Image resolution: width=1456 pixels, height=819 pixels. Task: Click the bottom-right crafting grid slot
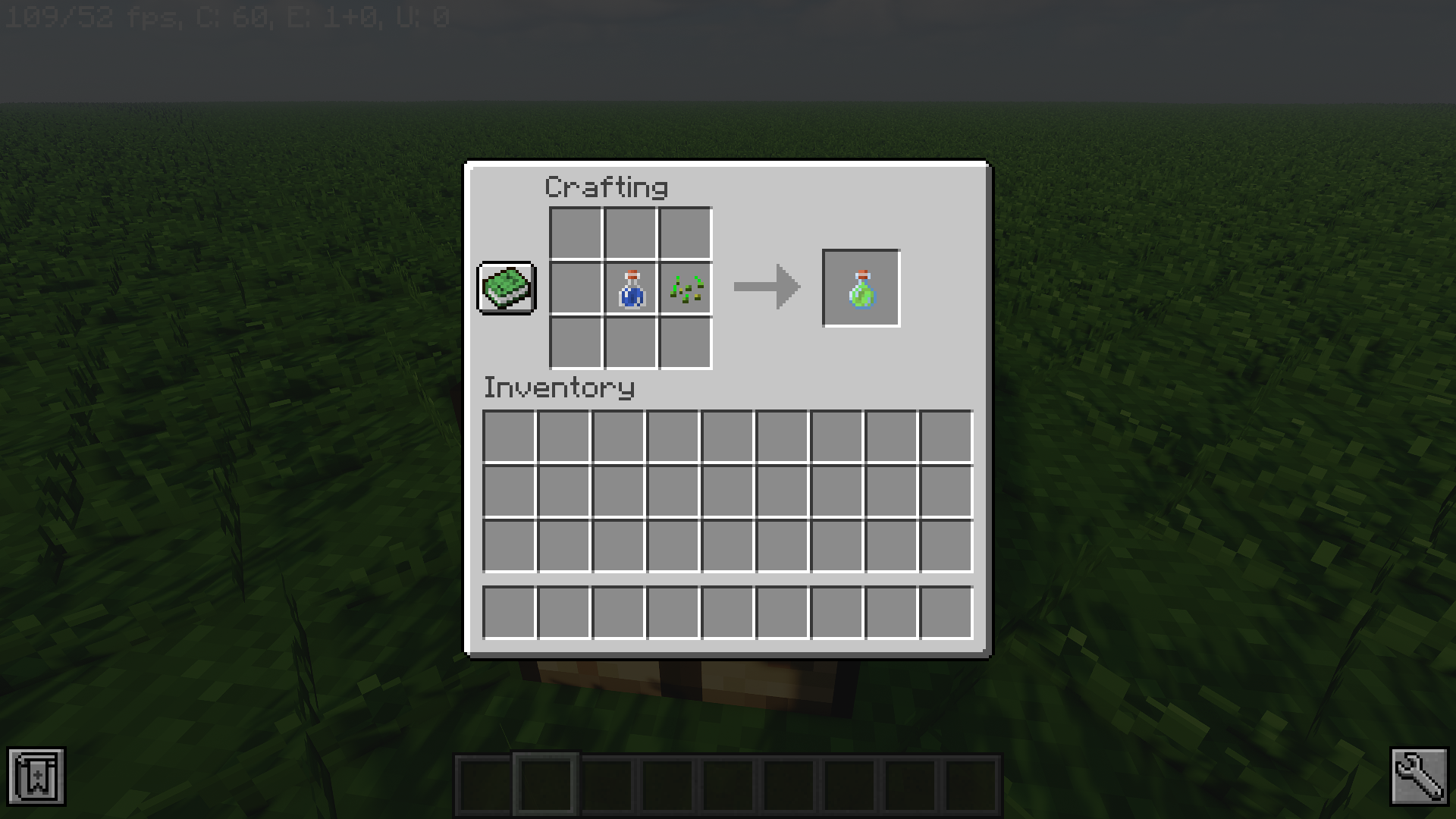click(x=685, y=343)
